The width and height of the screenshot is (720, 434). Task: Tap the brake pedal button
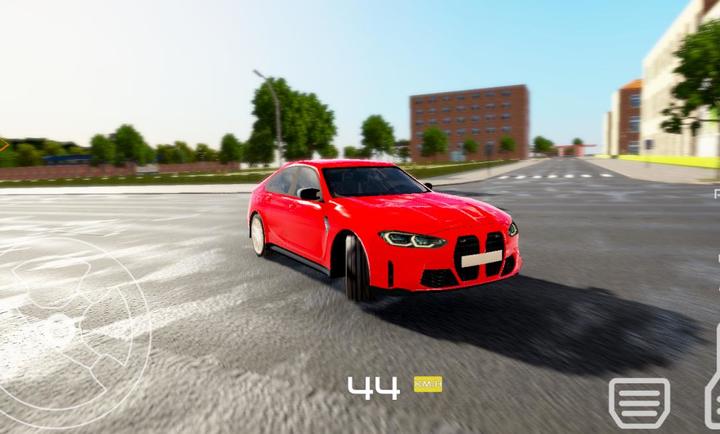639,402
